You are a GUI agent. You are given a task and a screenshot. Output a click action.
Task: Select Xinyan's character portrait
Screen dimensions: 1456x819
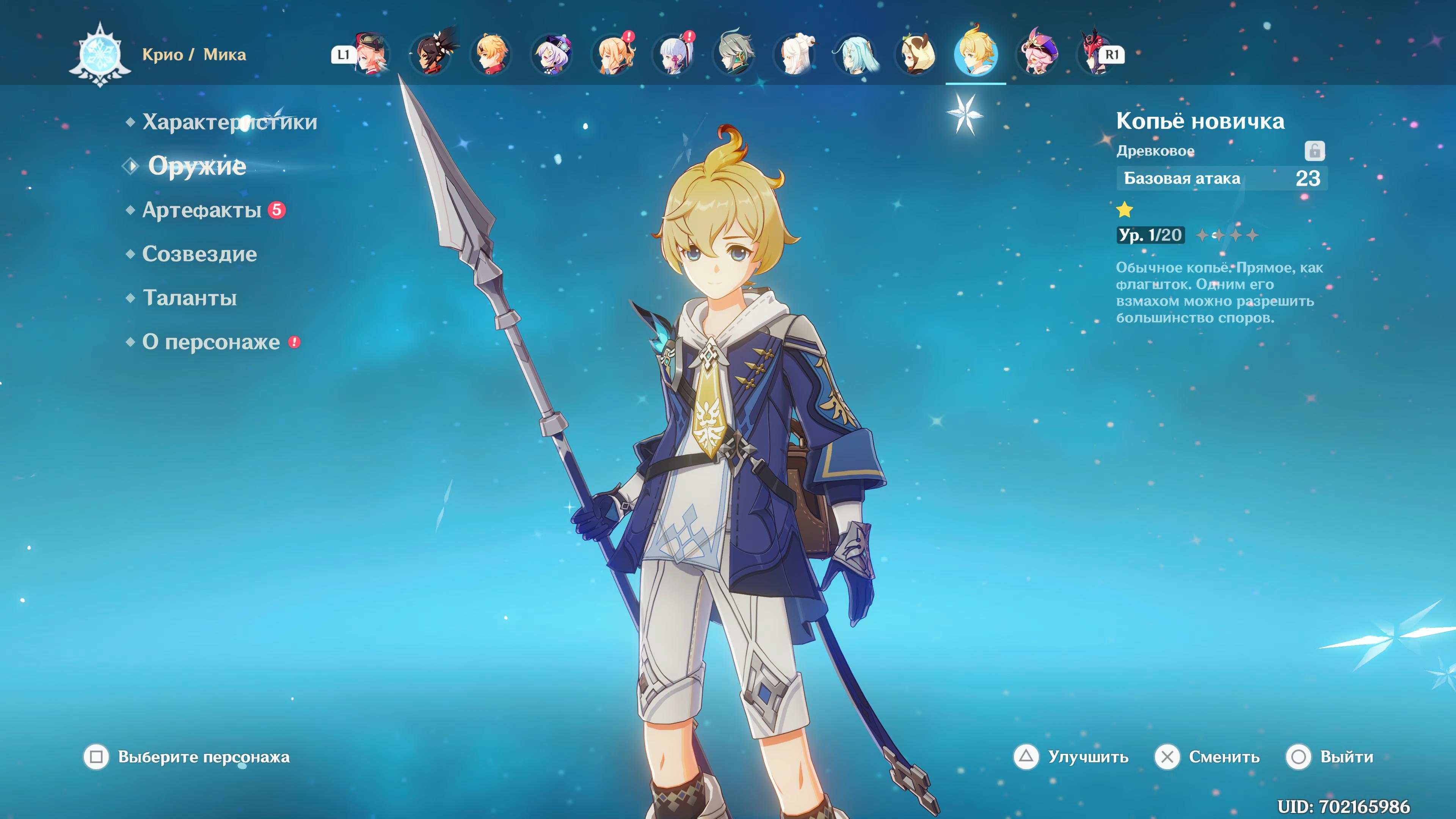coord(432,54)
